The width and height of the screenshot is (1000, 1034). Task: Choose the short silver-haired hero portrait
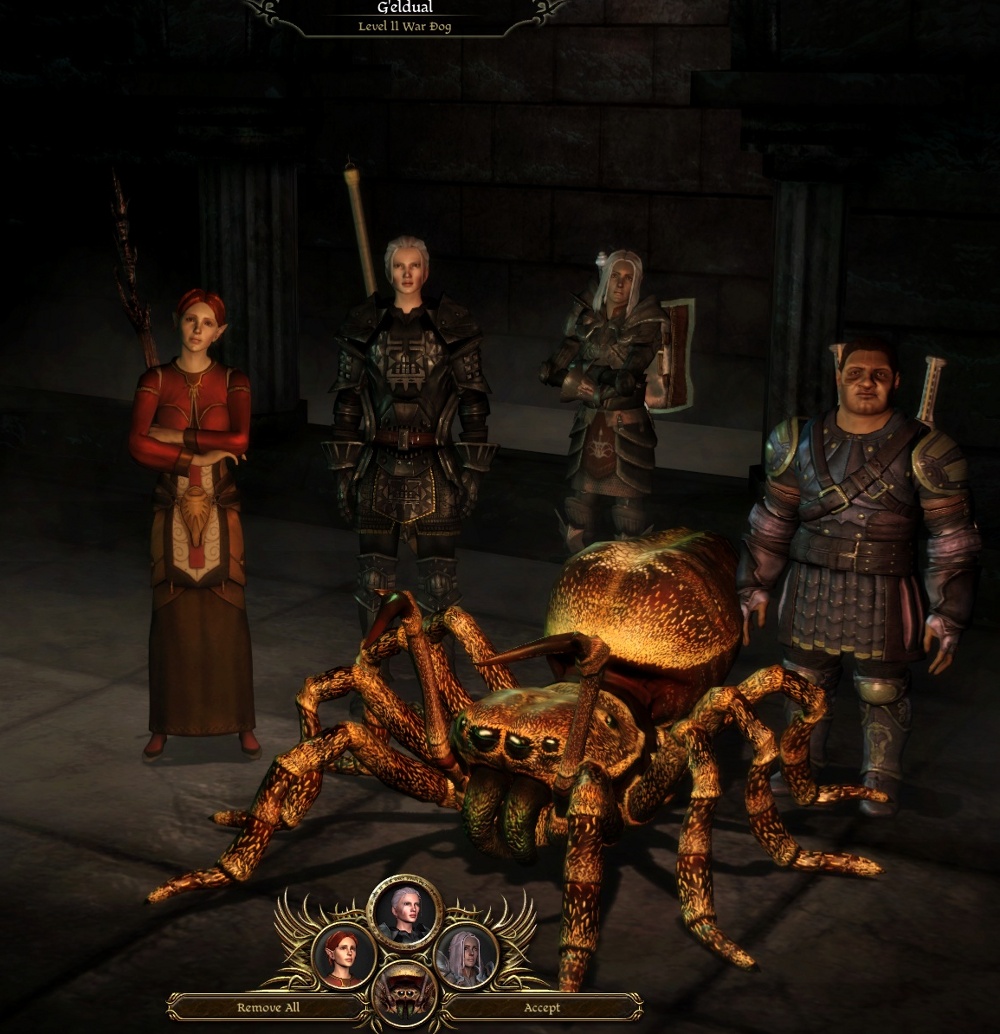[404, 912]
